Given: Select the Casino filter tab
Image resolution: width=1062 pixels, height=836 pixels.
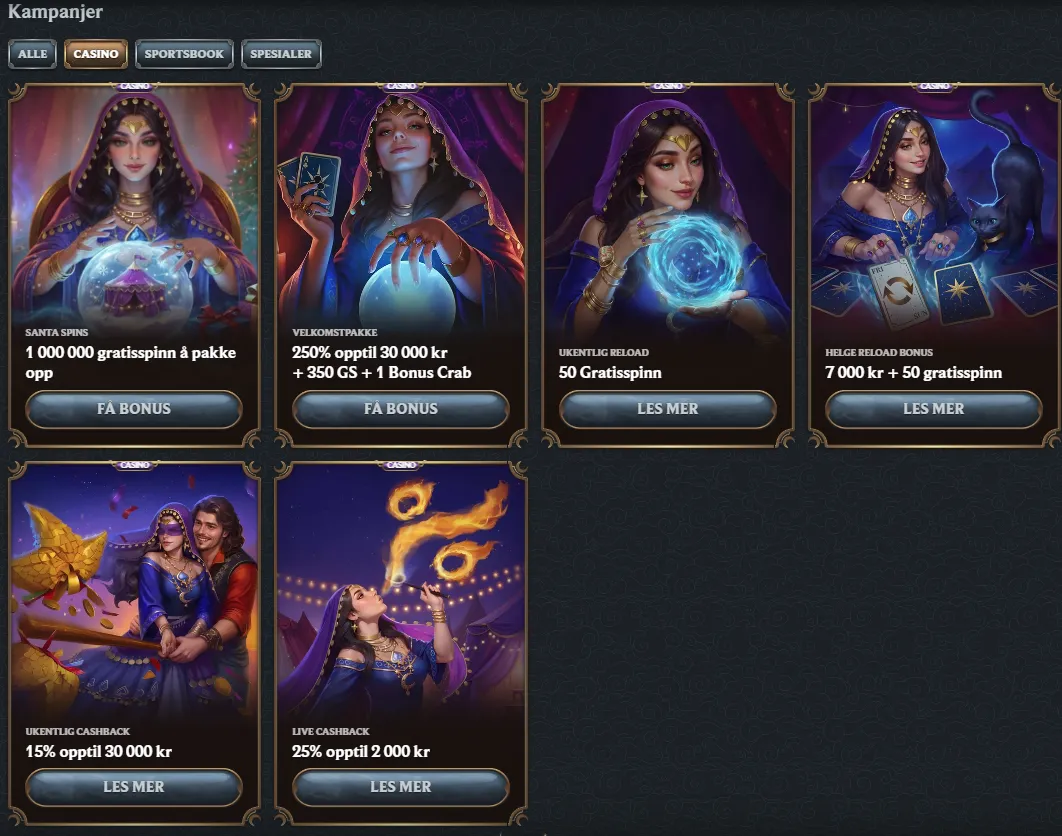Looking at the screenshot, I should [96, 54].
